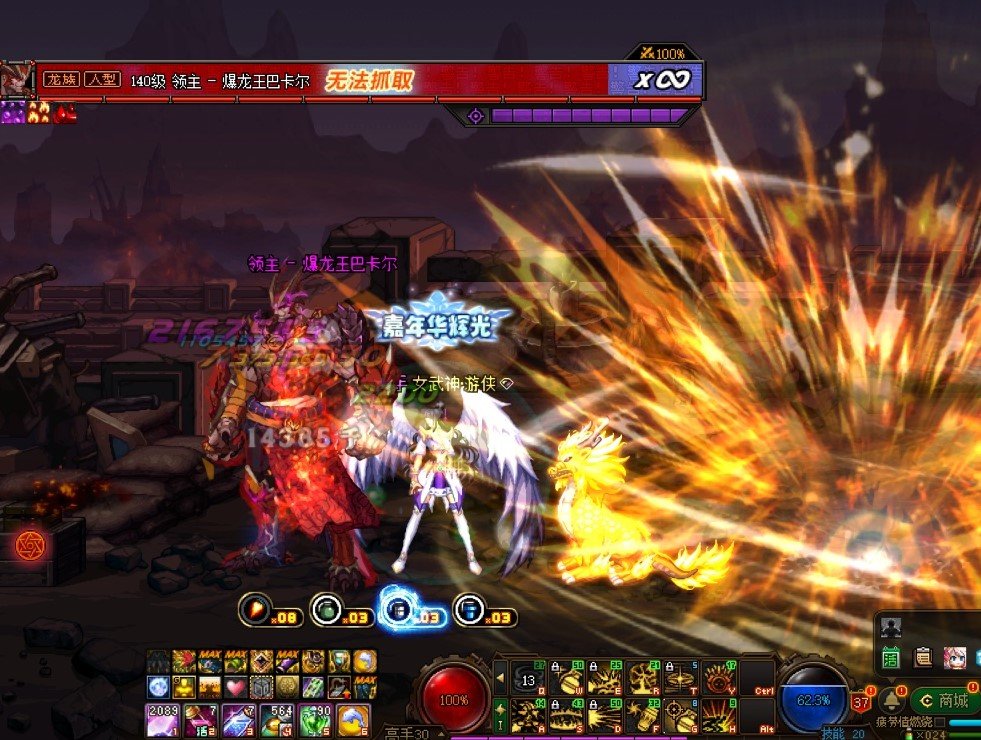981x740 pixels.
Task: Activate the skill on the H slot
Action: [x=719, y=716]
